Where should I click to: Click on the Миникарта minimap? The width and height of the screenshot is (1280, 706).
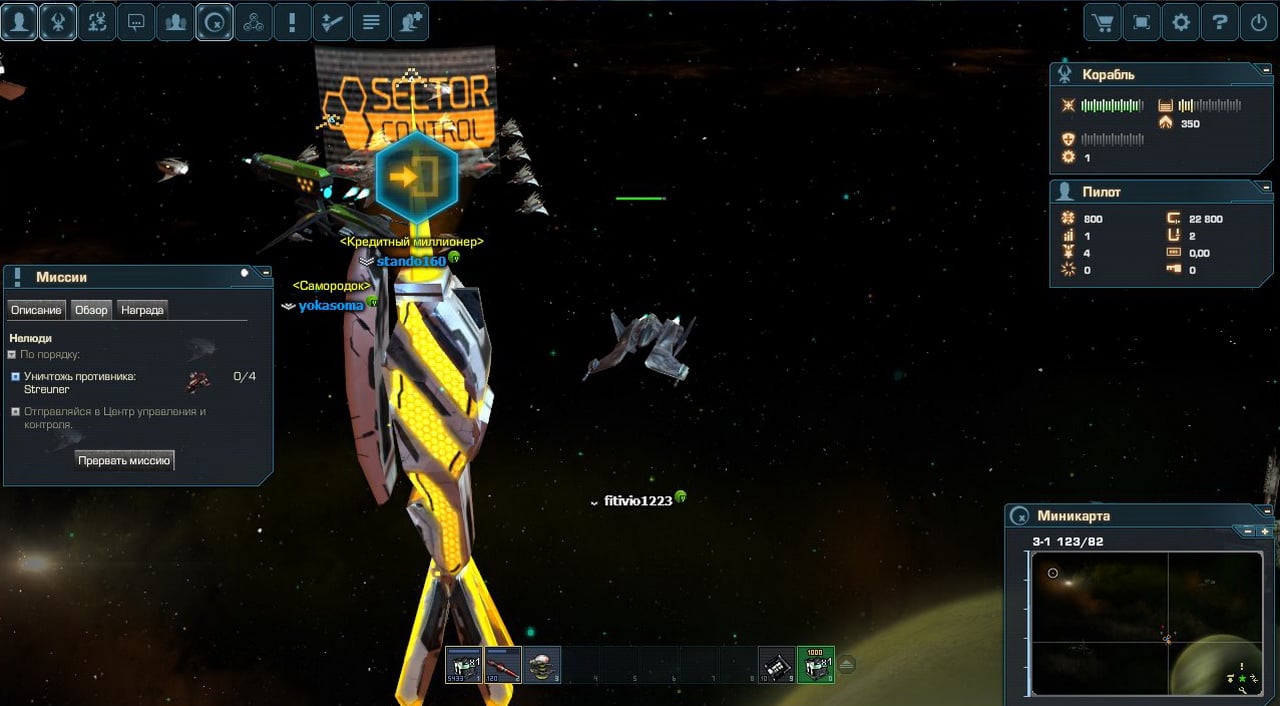(x=1140, y=622)
